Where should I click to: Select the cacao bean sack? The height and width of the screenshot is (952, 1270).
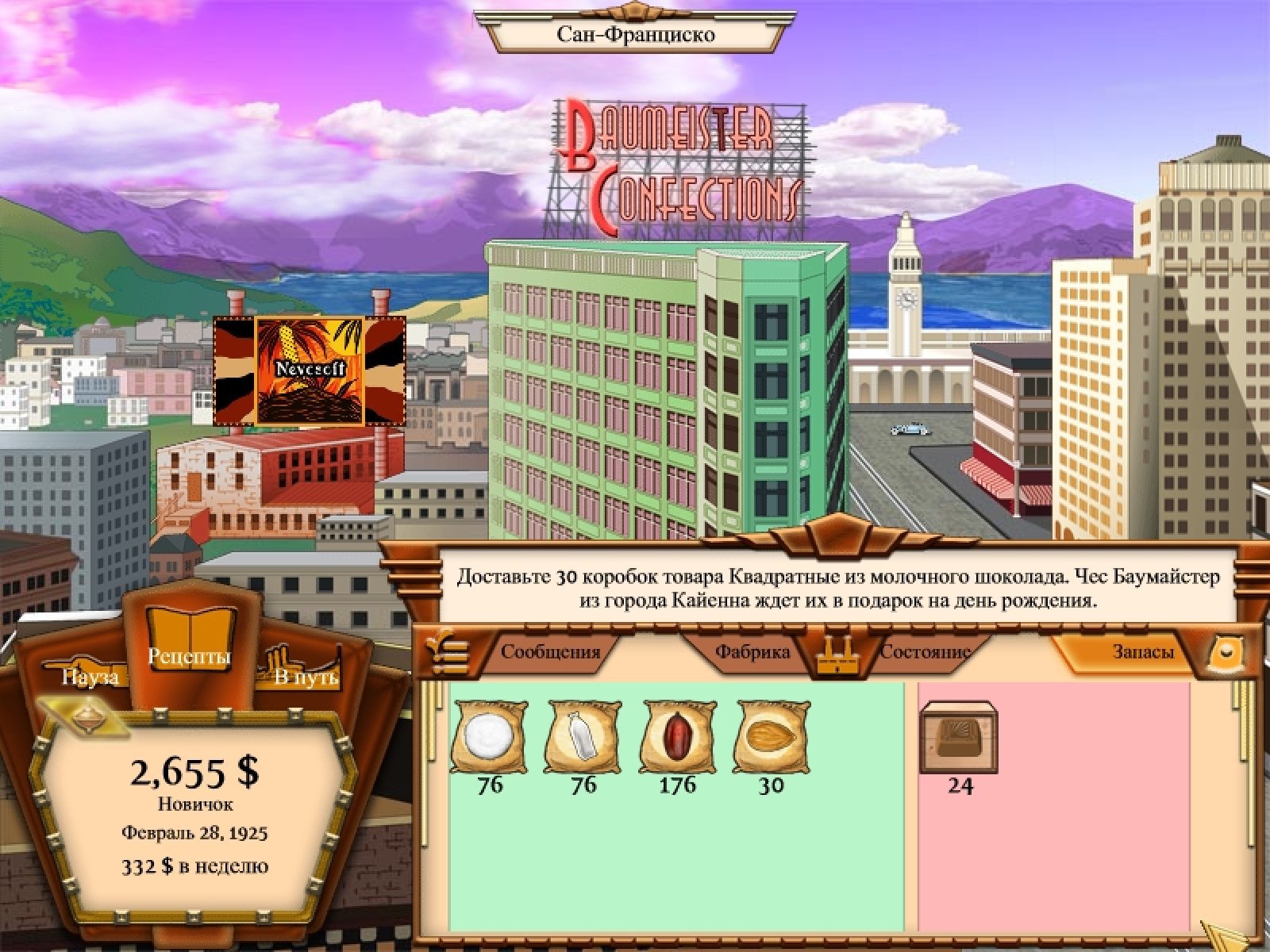tap(677, 736)
